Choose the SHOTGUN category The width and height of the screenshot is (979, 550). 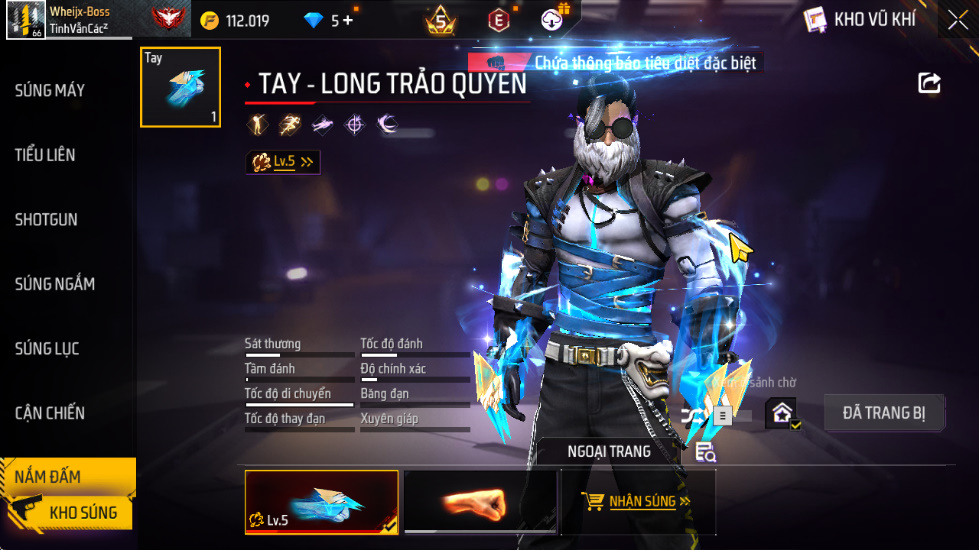tap(46, 220)
